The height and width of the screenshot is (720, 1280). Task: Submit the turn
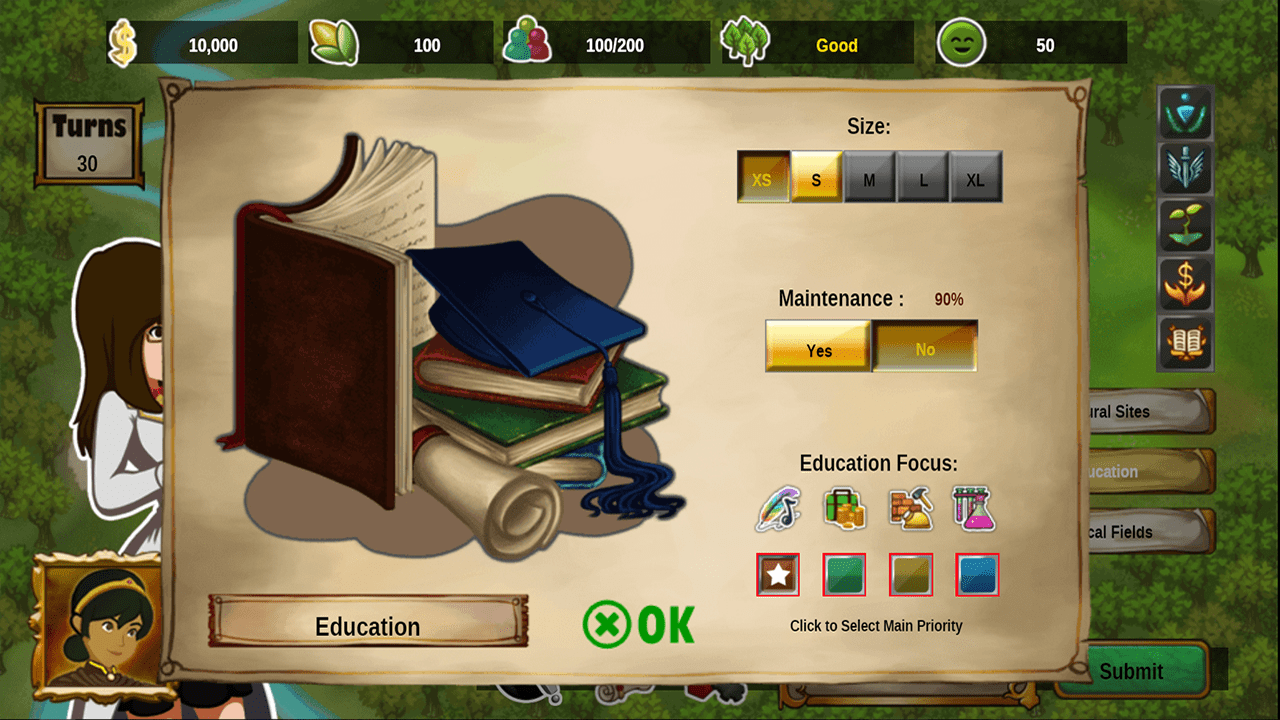click(1132, 670)
